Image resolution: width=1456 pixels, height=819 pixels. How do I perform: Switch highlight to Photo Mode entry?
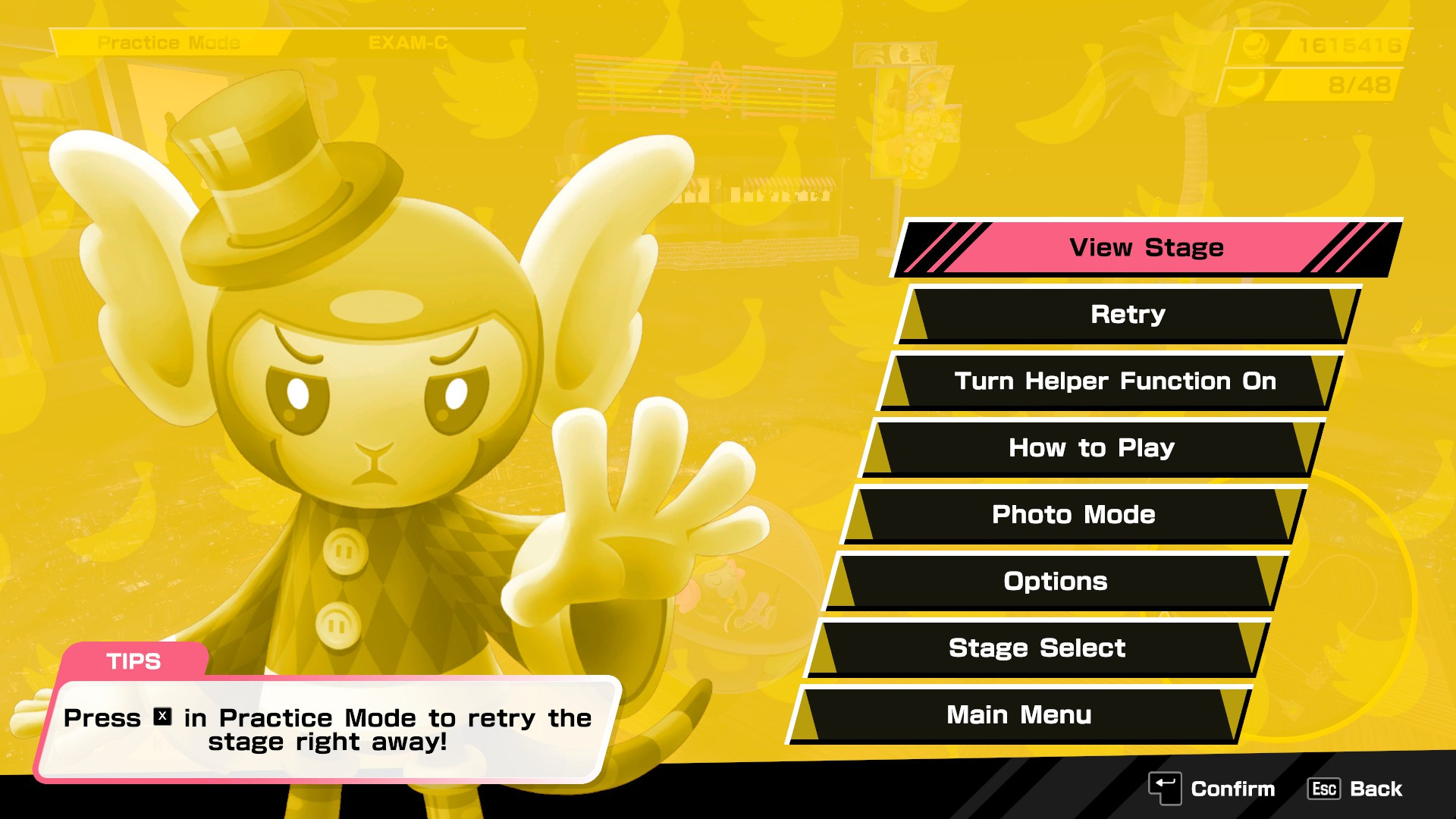point(1075,514)
